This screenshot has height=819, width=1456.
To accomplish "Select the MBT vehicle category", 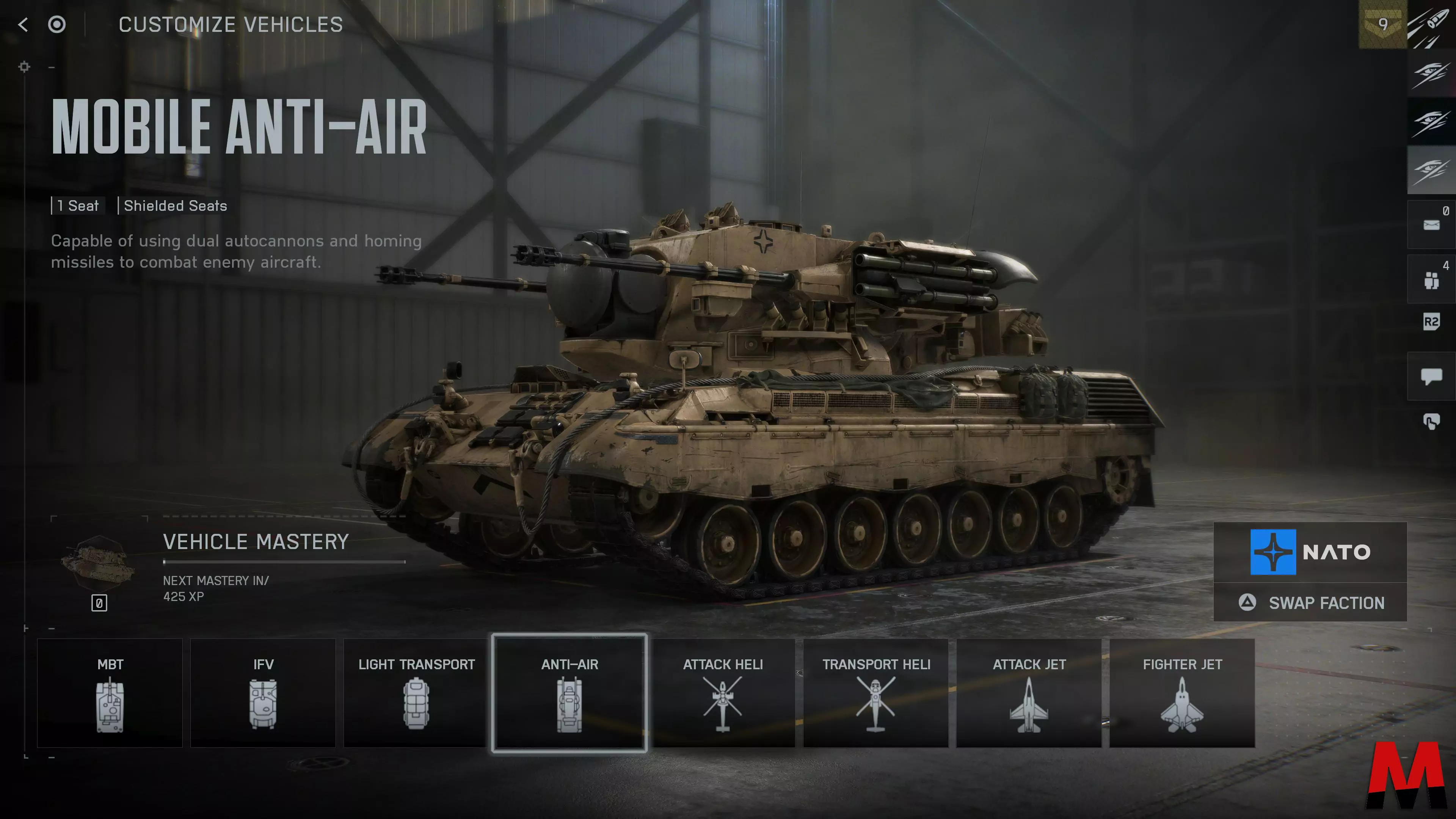I will (x=110, y=693).
